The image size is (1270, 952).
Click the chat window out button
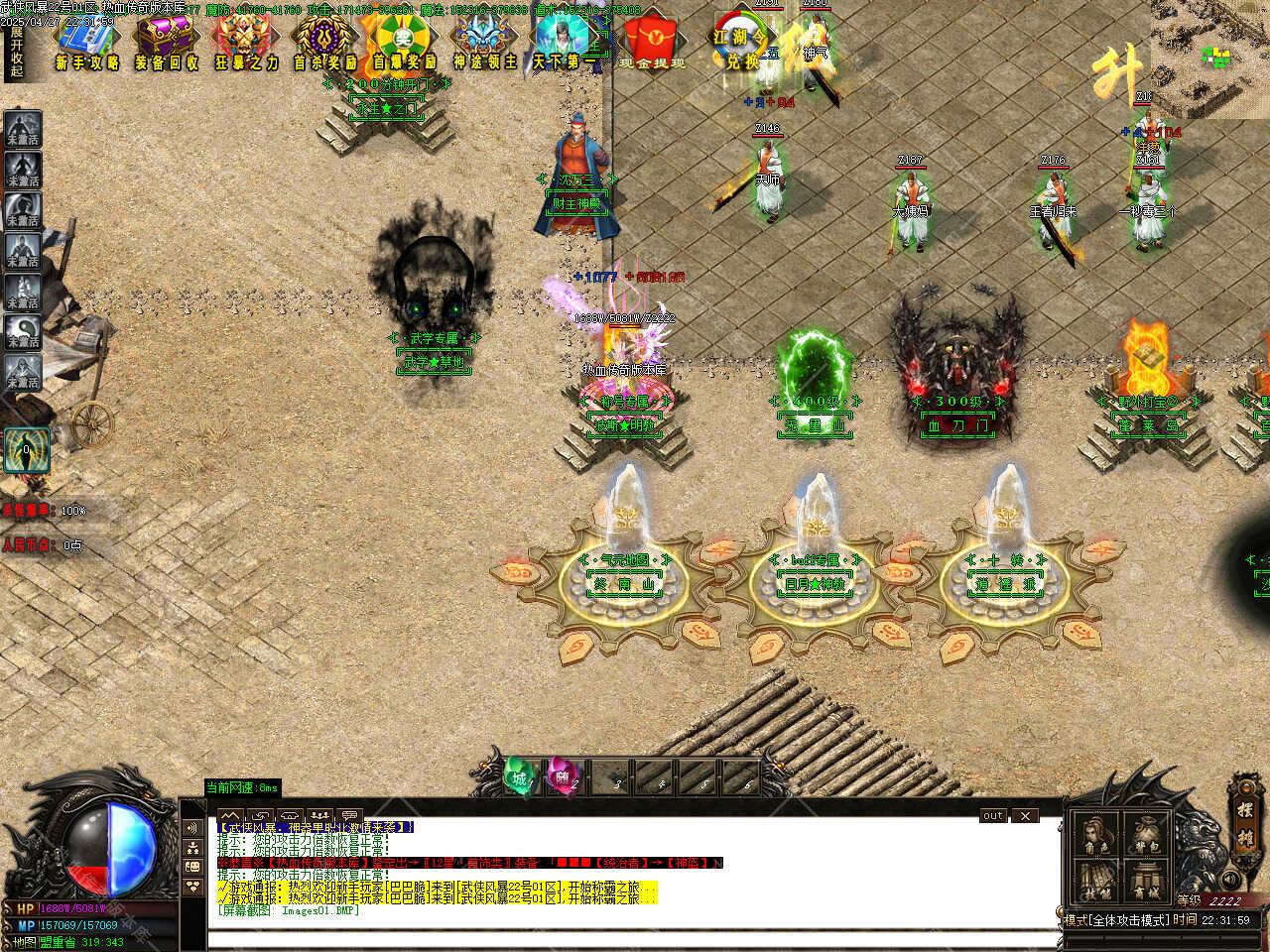[x=992, y=816]
